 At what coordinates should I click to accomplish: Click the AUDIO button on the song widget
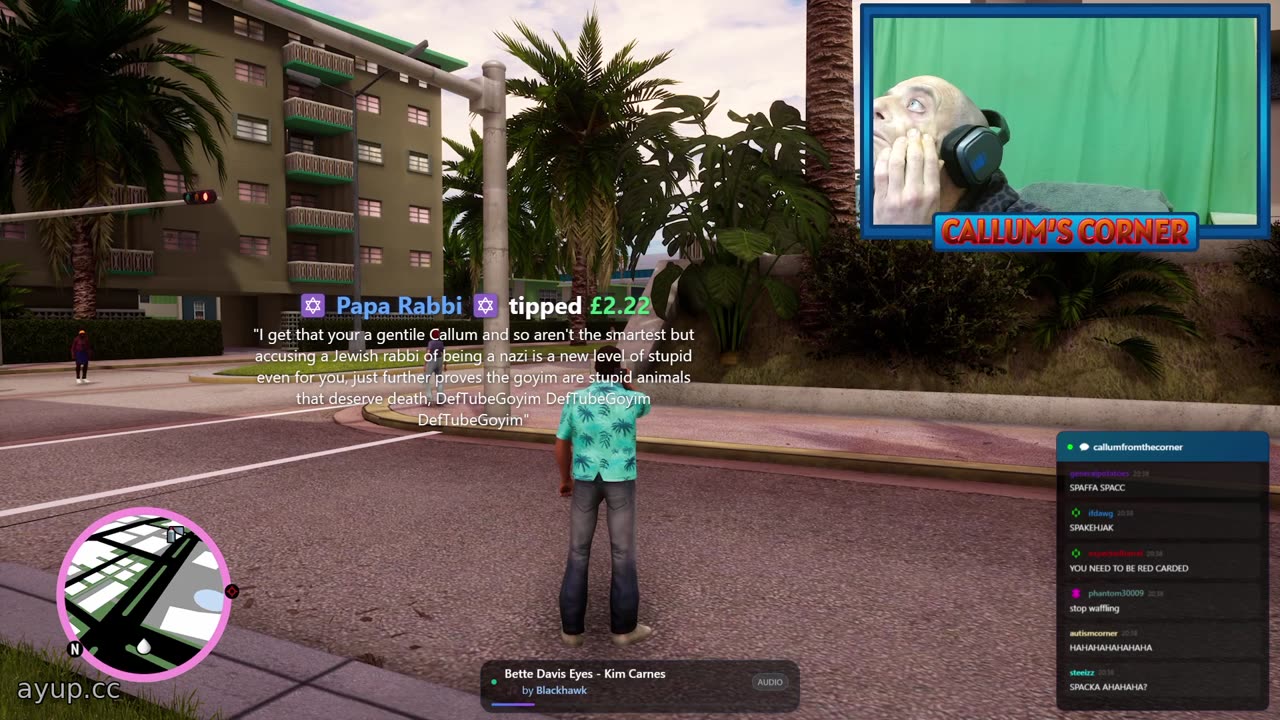pyautogui.click(x=770, y=682)
